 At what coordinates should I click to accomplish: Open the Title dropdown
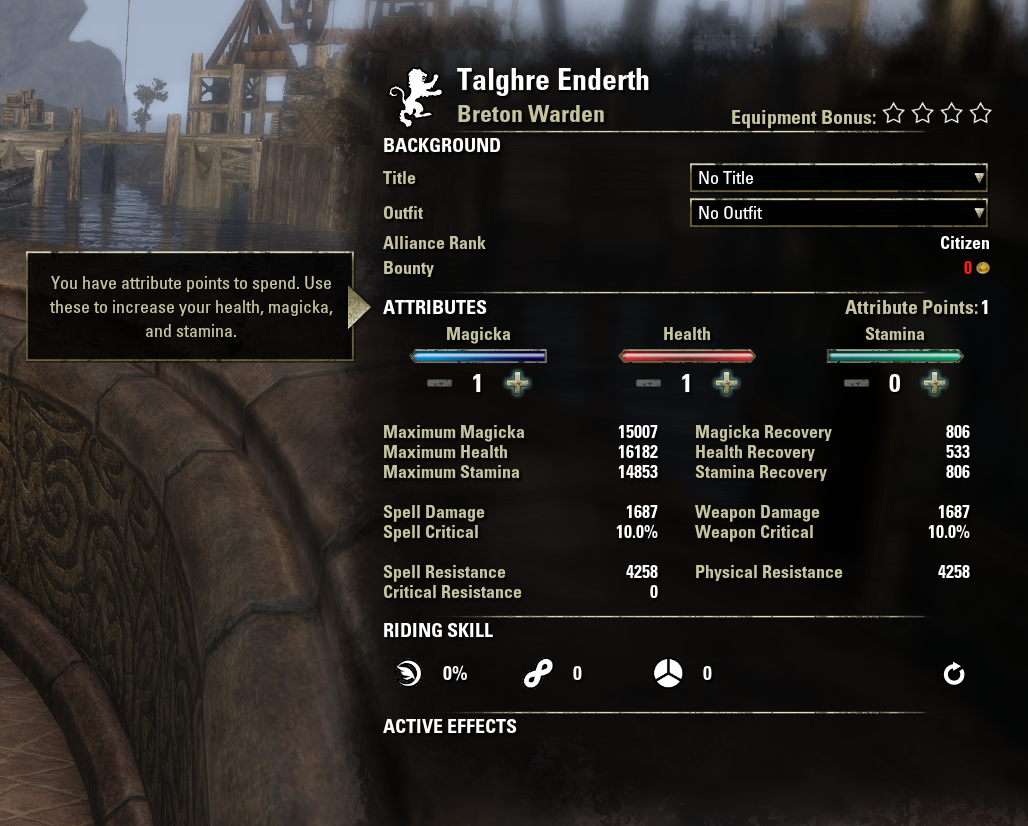pos(838,178)
